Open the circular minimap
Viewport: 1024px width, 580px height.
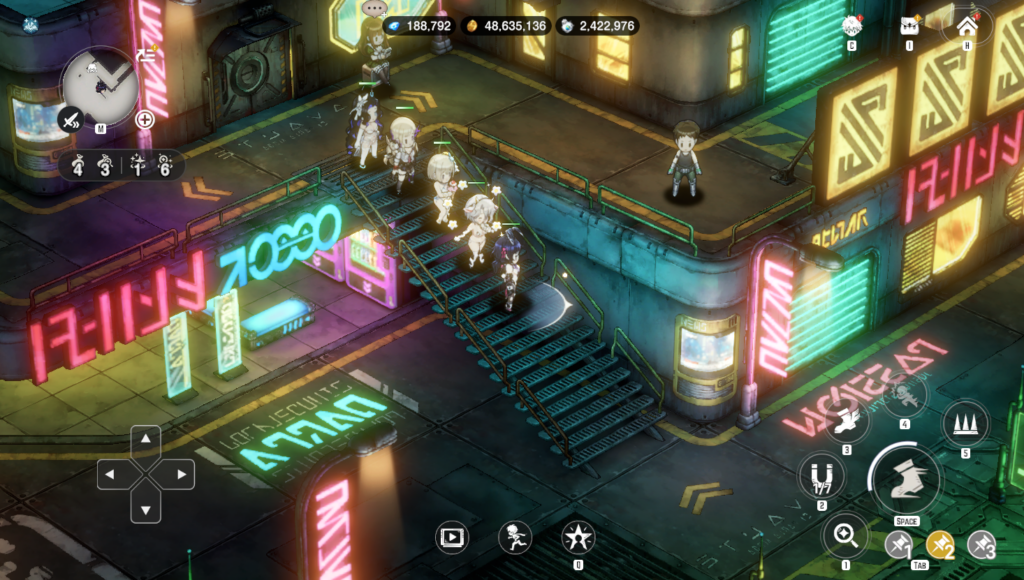click(99, 84)
